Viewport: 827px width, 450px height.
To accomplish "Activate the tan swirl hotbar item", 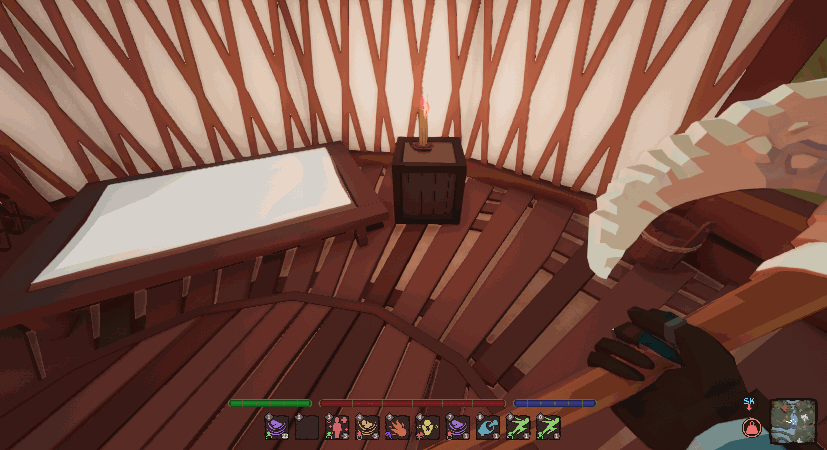I will [367, 427].
